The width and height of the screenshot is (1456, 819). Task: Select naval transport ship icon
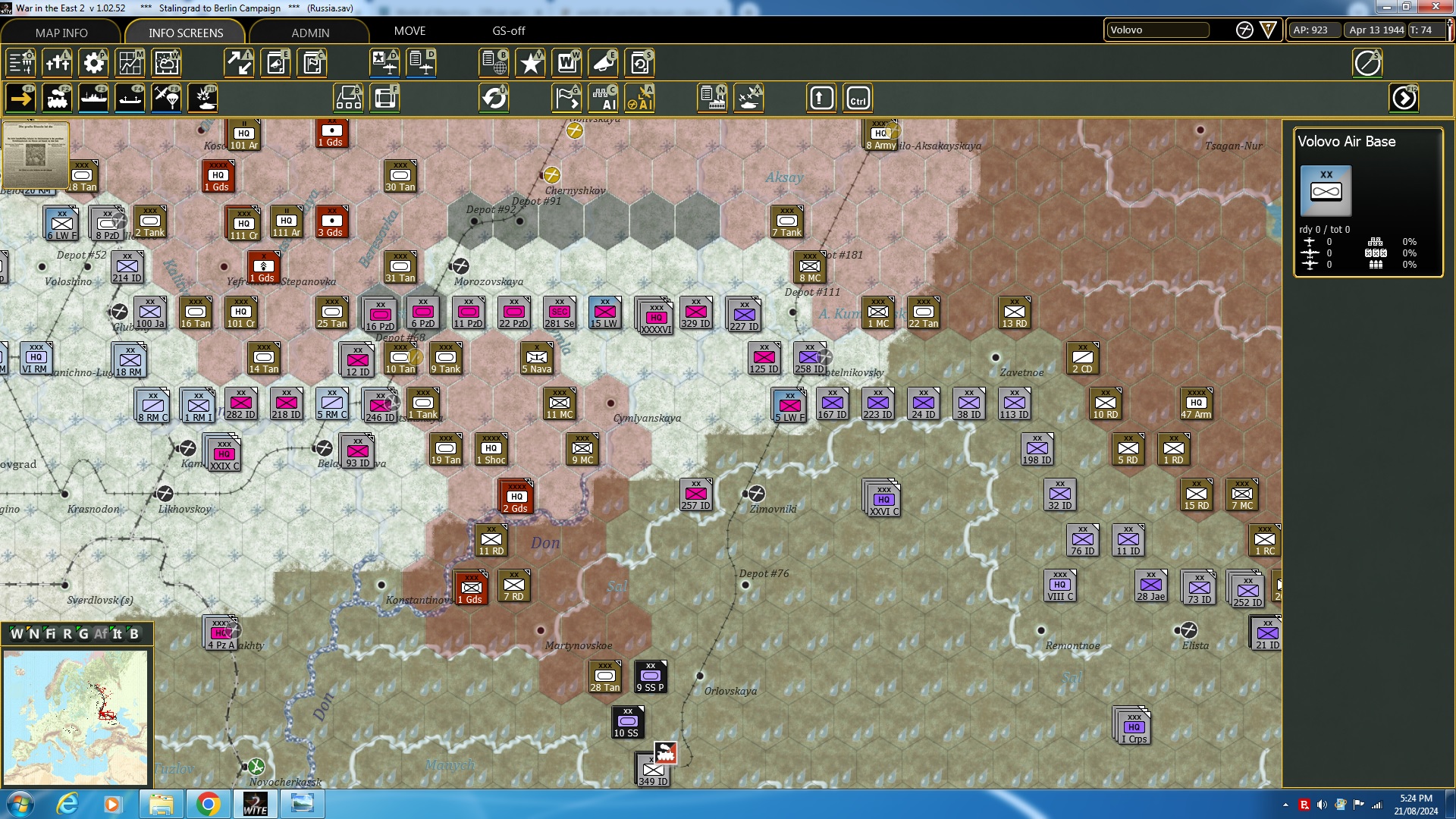pos(94,98)
